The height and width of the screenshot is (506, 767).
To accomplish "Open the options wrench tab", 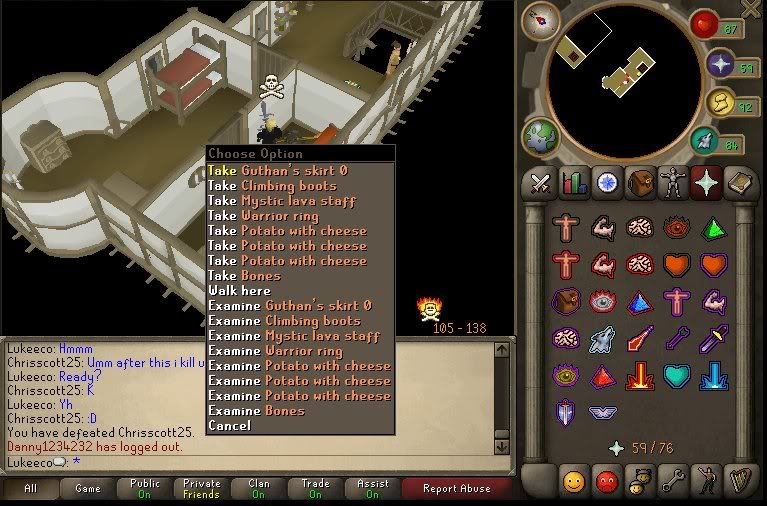I will click(x=673, y=479).
